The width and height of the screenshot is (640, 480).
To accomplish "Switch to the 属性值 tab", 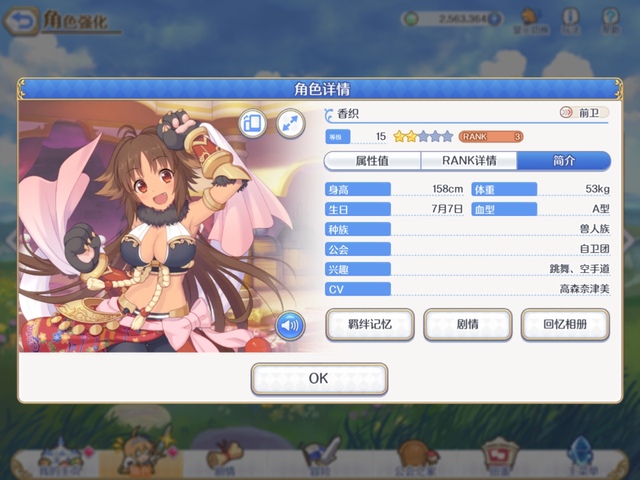I will coord(370,161).
